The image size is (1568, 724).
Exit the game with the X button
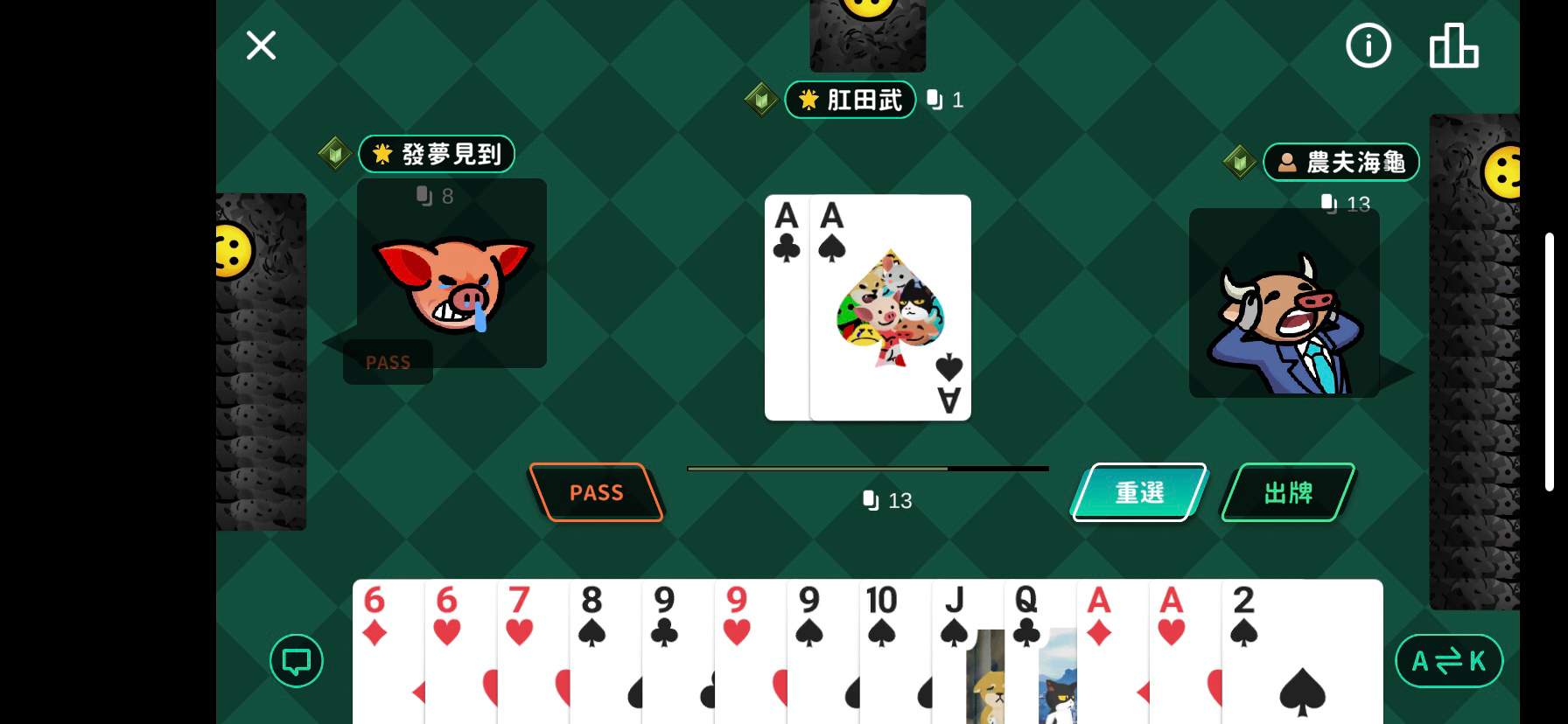[261, 45]
